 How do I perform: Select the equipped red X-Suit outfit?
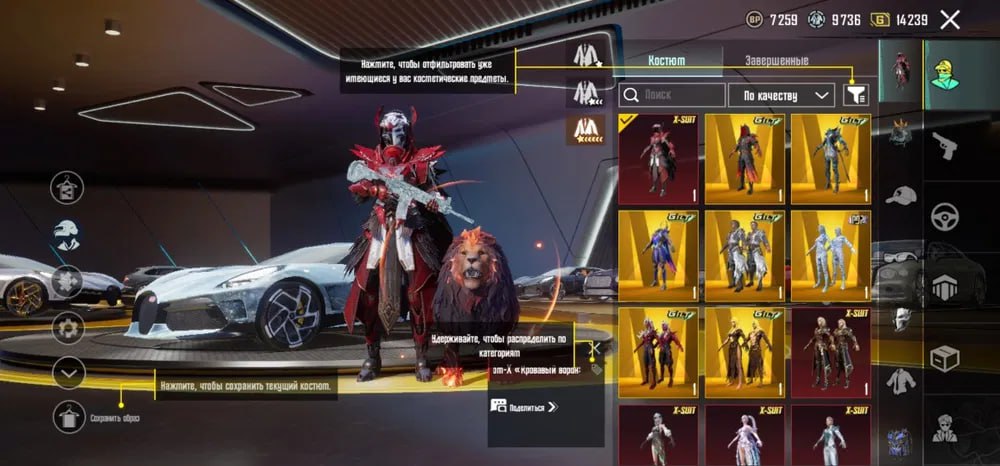[x=658, y=159]
